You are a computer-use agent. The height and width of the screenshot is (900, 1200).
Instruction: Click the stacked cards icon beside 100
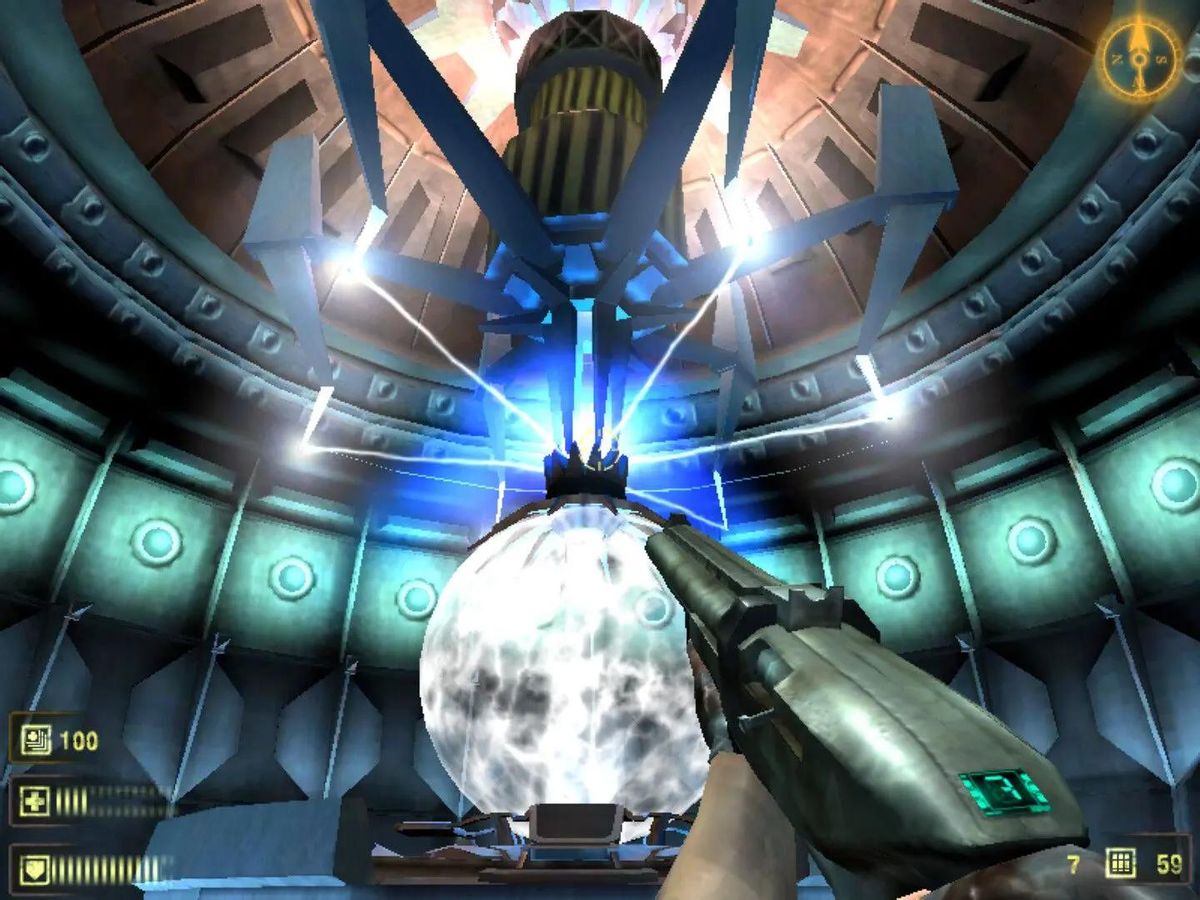(33, 741)
